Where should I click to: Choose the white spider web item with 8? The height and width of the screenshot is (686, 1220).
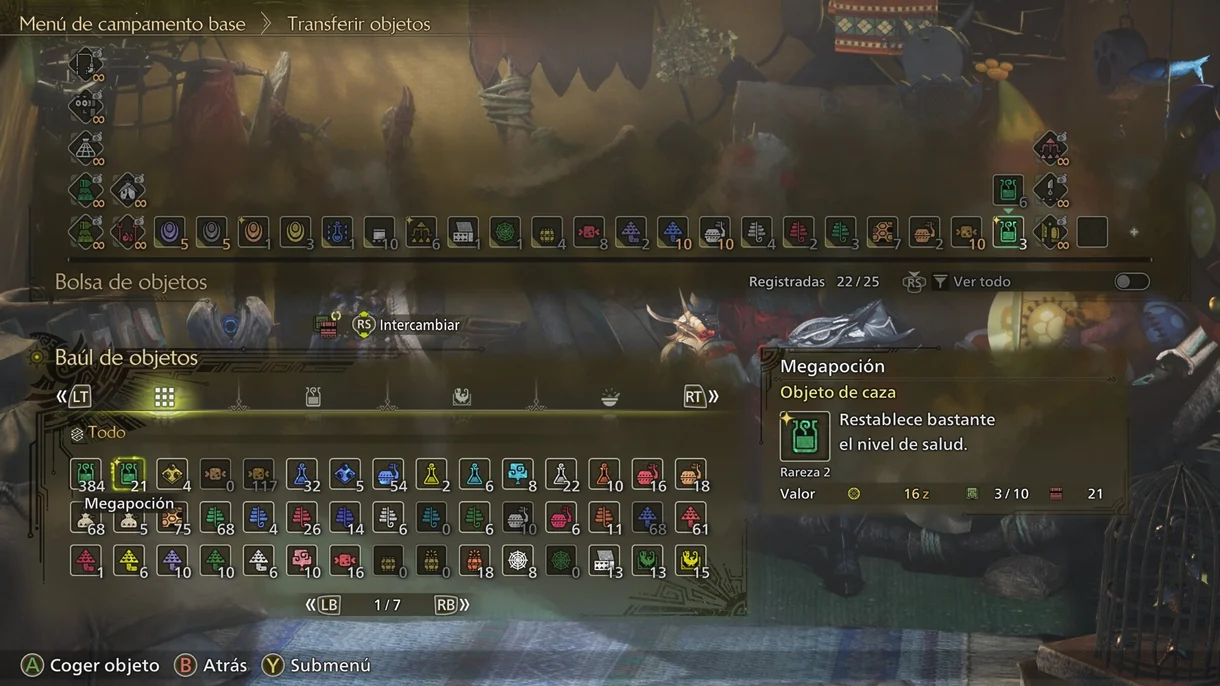(517, 560)
